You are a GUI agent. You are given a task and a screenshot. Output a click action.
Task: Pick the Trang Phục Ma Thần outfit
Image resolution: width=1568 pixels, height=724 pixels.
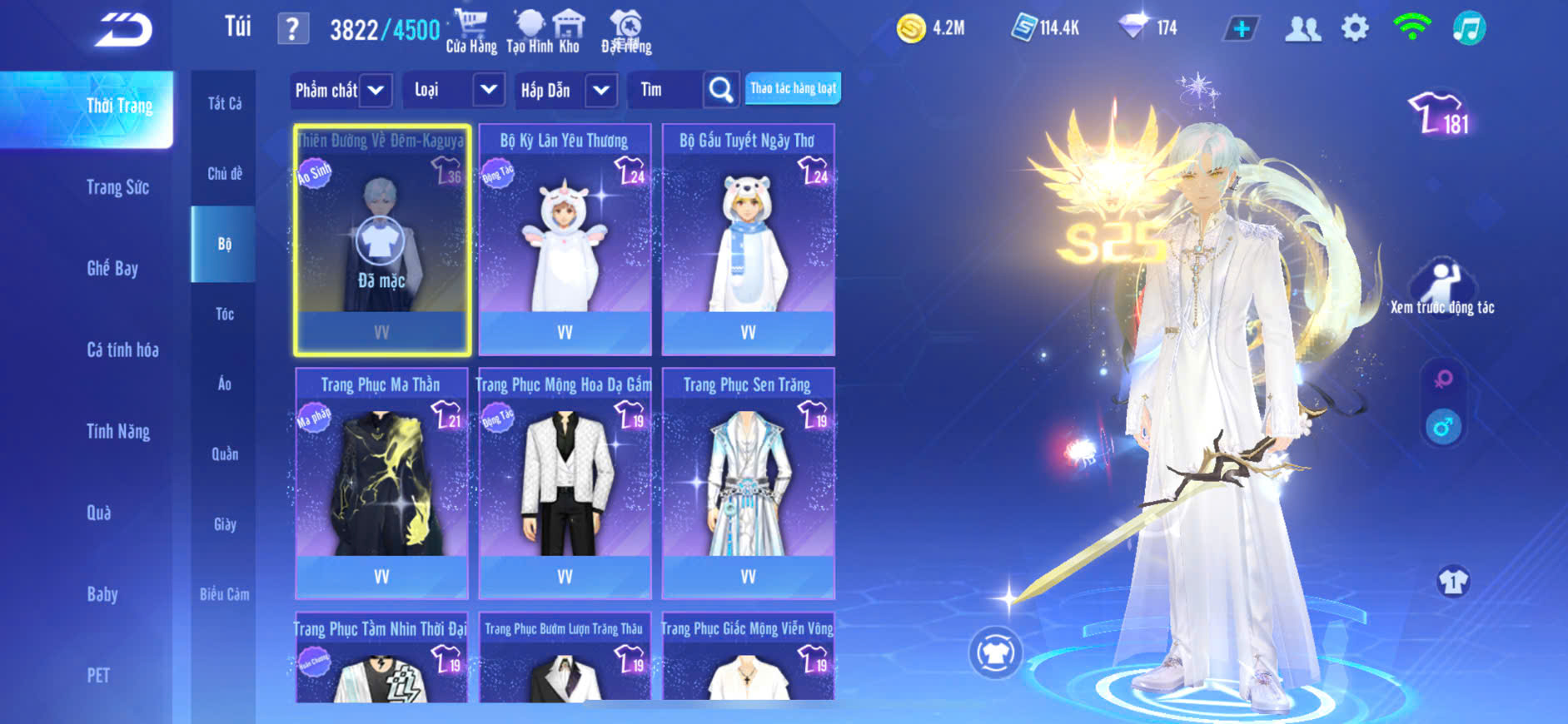381,483
